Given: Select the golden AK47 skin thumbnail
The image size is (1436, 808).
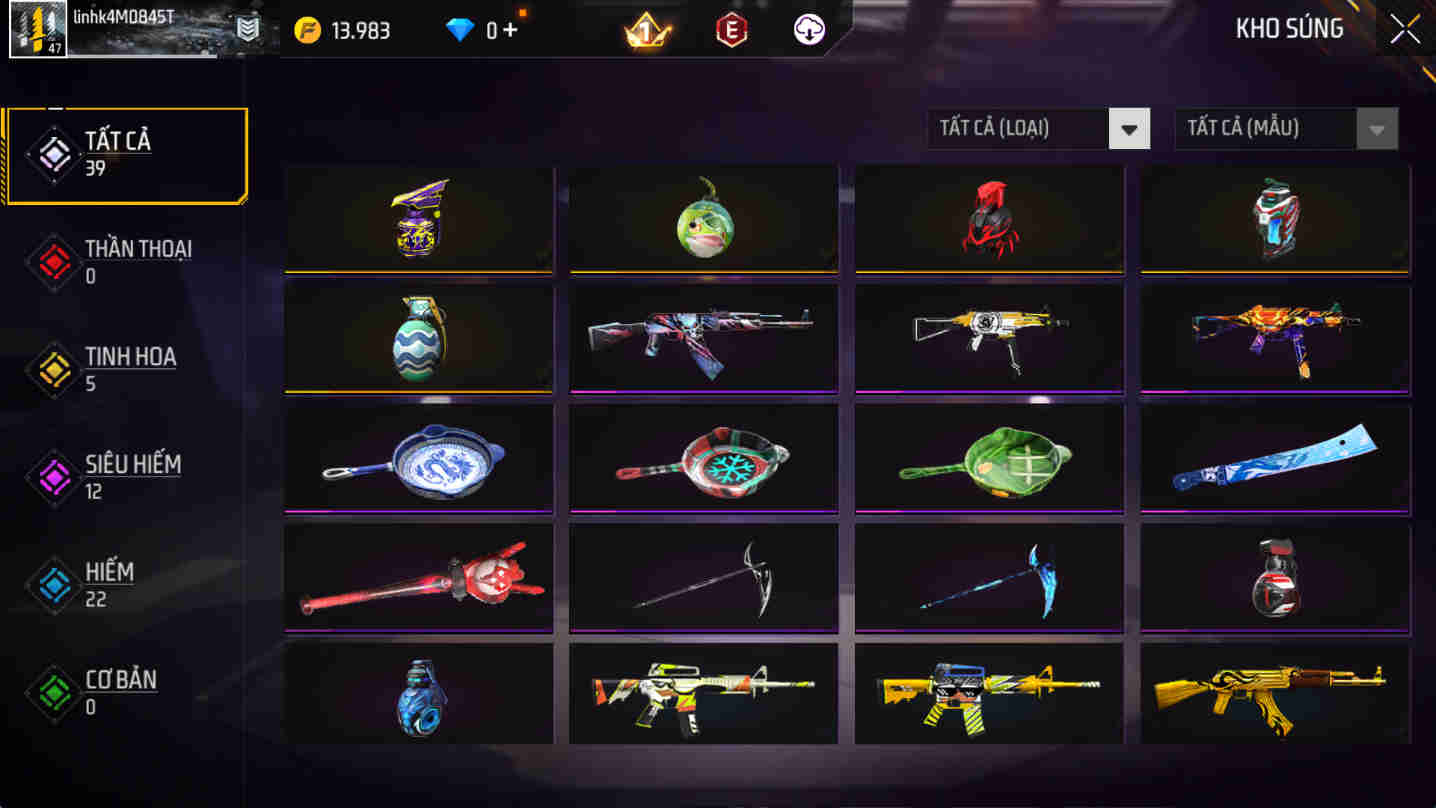Looking at the screenshot, I should [1274, 693].
